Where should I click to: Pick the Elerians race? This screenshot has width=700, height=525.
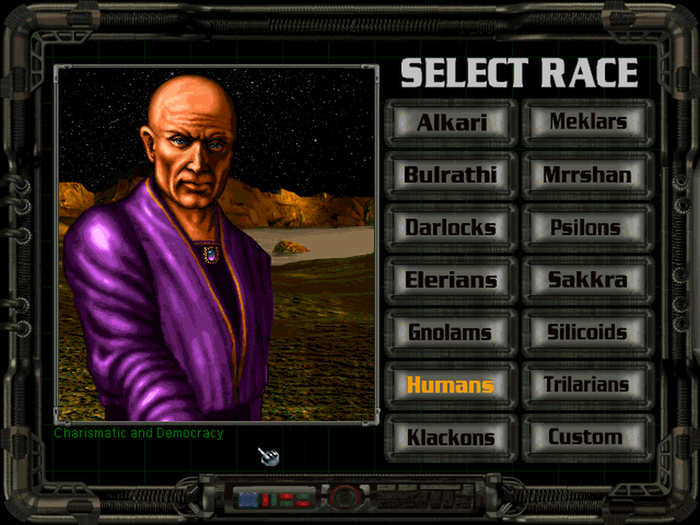pyautogui.click(x=451, y=280)
